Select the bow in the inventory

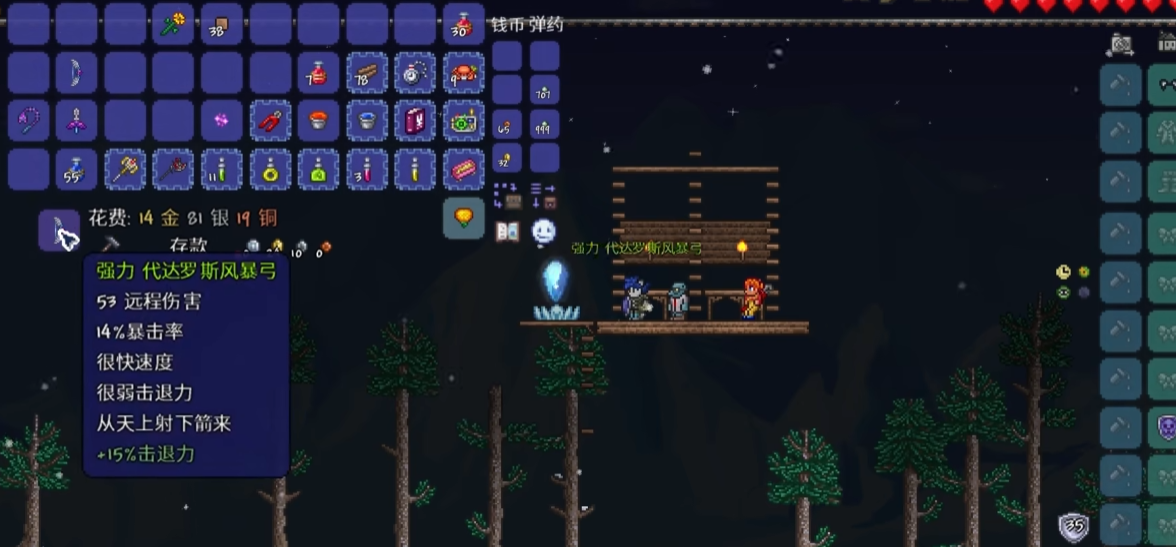[76, 72]
